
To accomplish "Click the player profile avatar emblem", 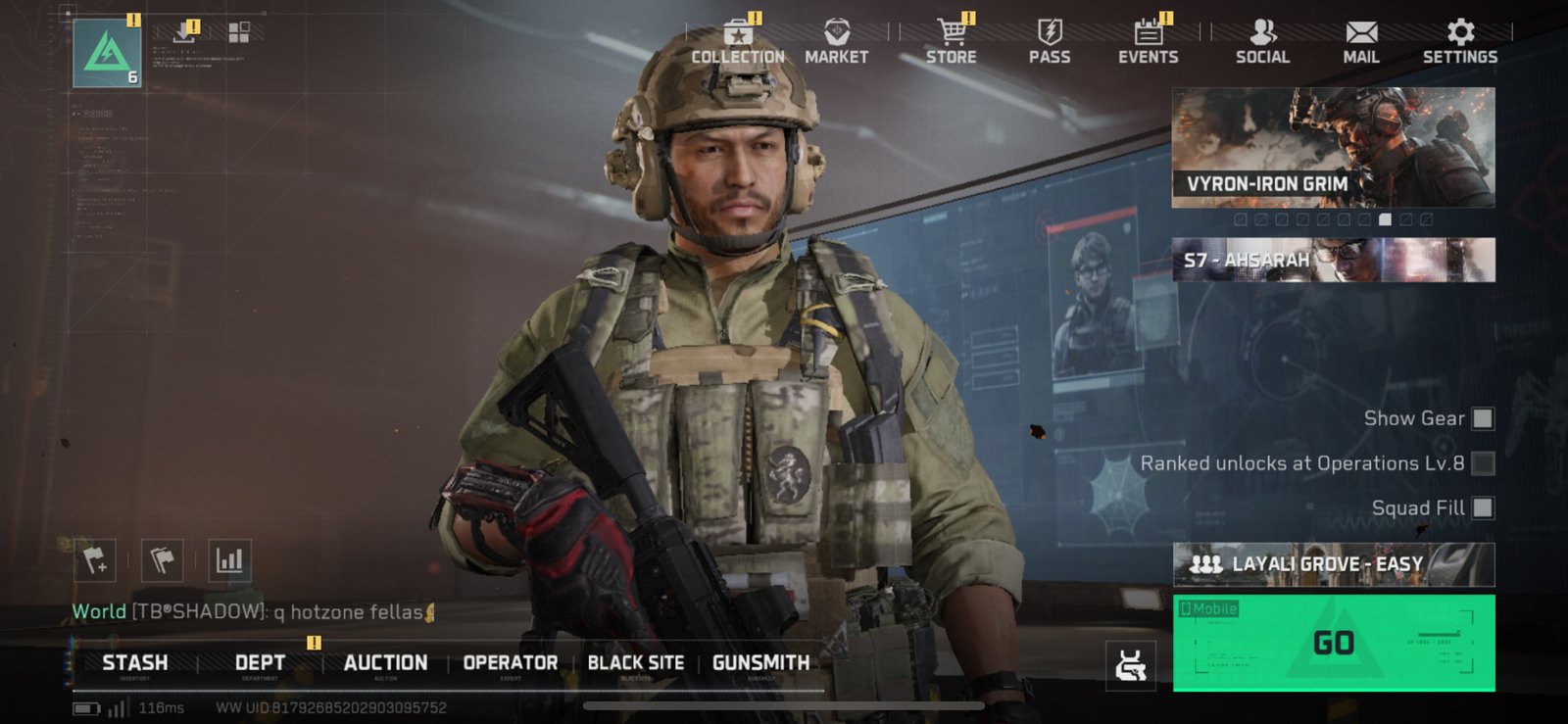I will pyautogui.click(x=107, y=52).
